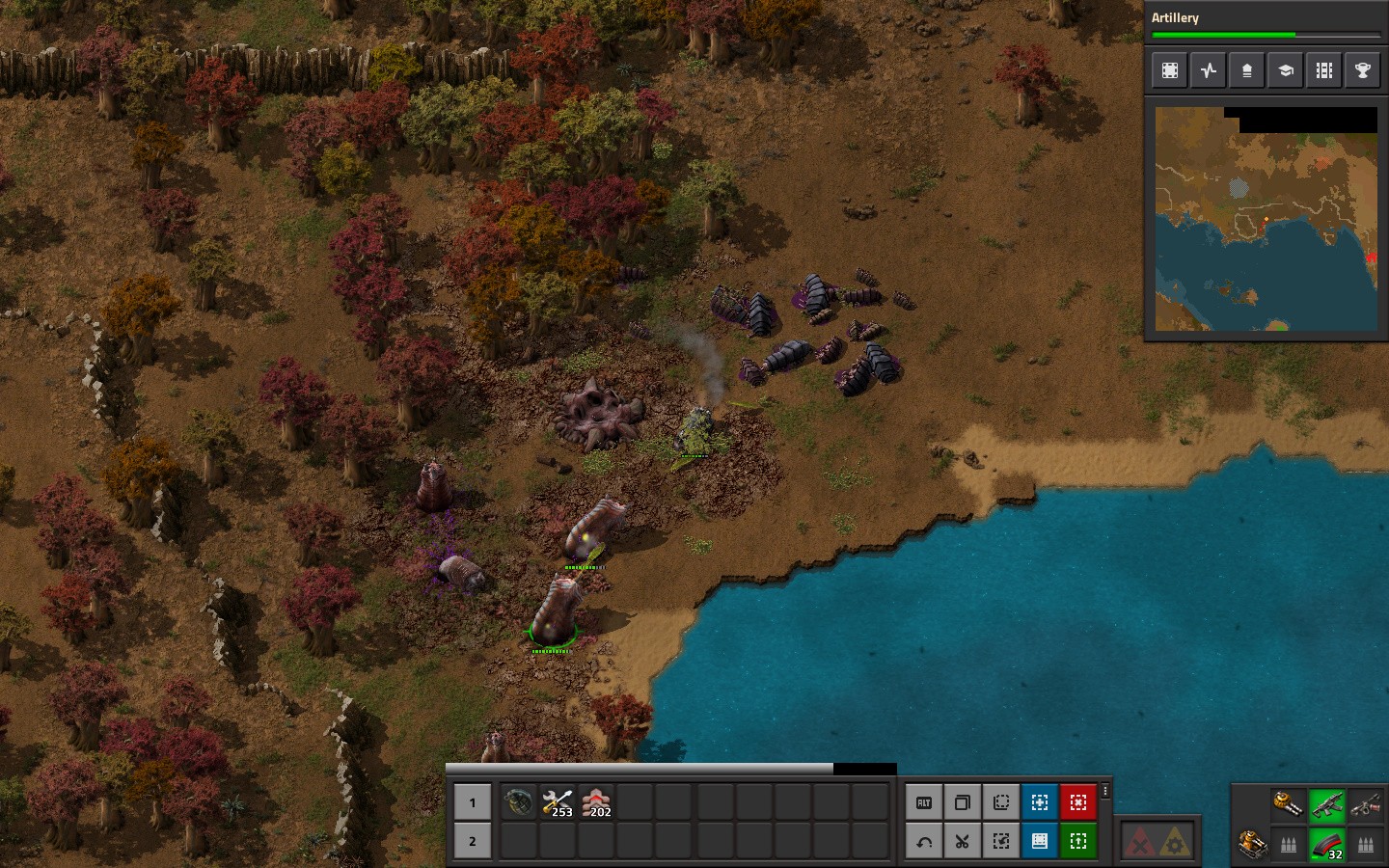
Task: Click the FILT filter shortcut button
Action: coord(924,802)
